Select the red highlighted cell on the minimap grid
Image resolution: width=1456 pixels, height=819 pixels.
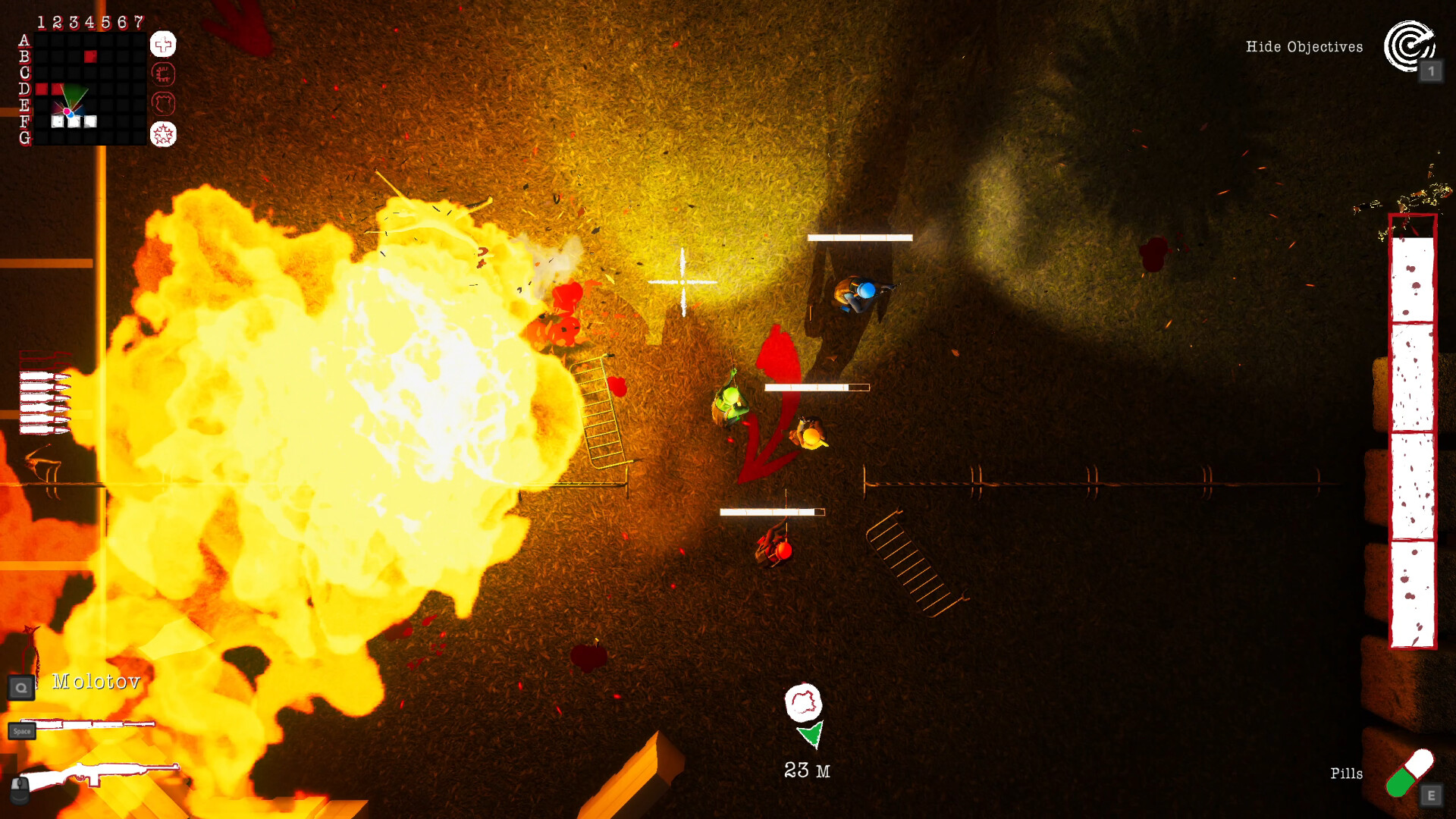[90, 55]
